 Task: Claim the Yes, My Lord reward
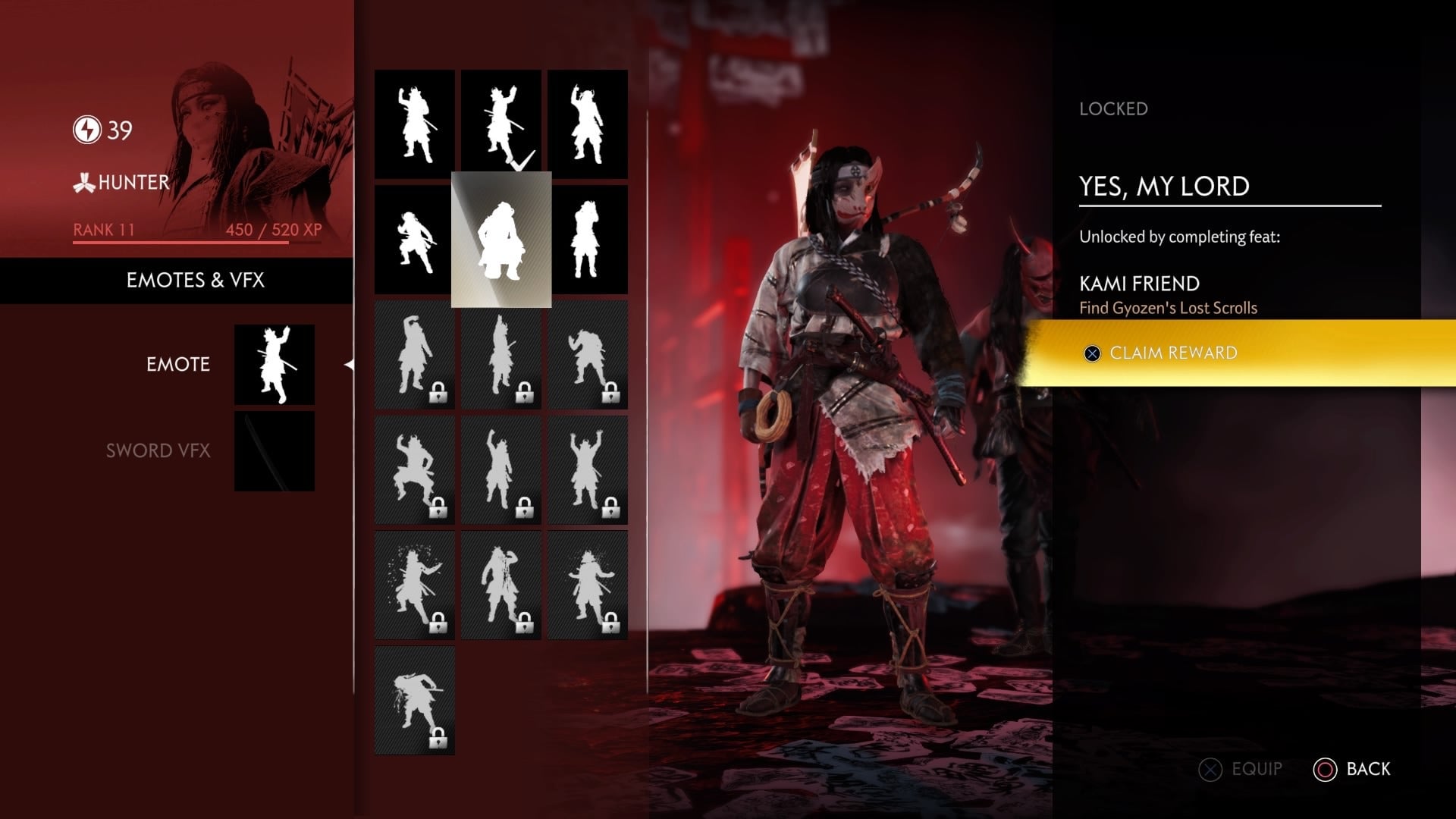point(1173,353)
